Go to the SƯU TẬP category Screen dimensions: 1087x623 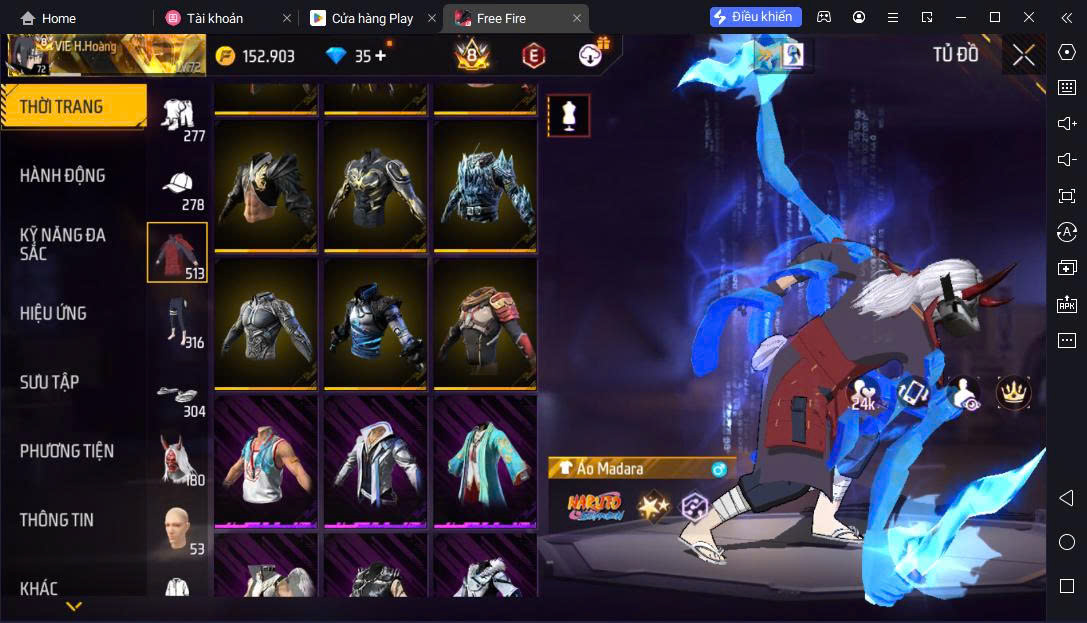point(50,382)
